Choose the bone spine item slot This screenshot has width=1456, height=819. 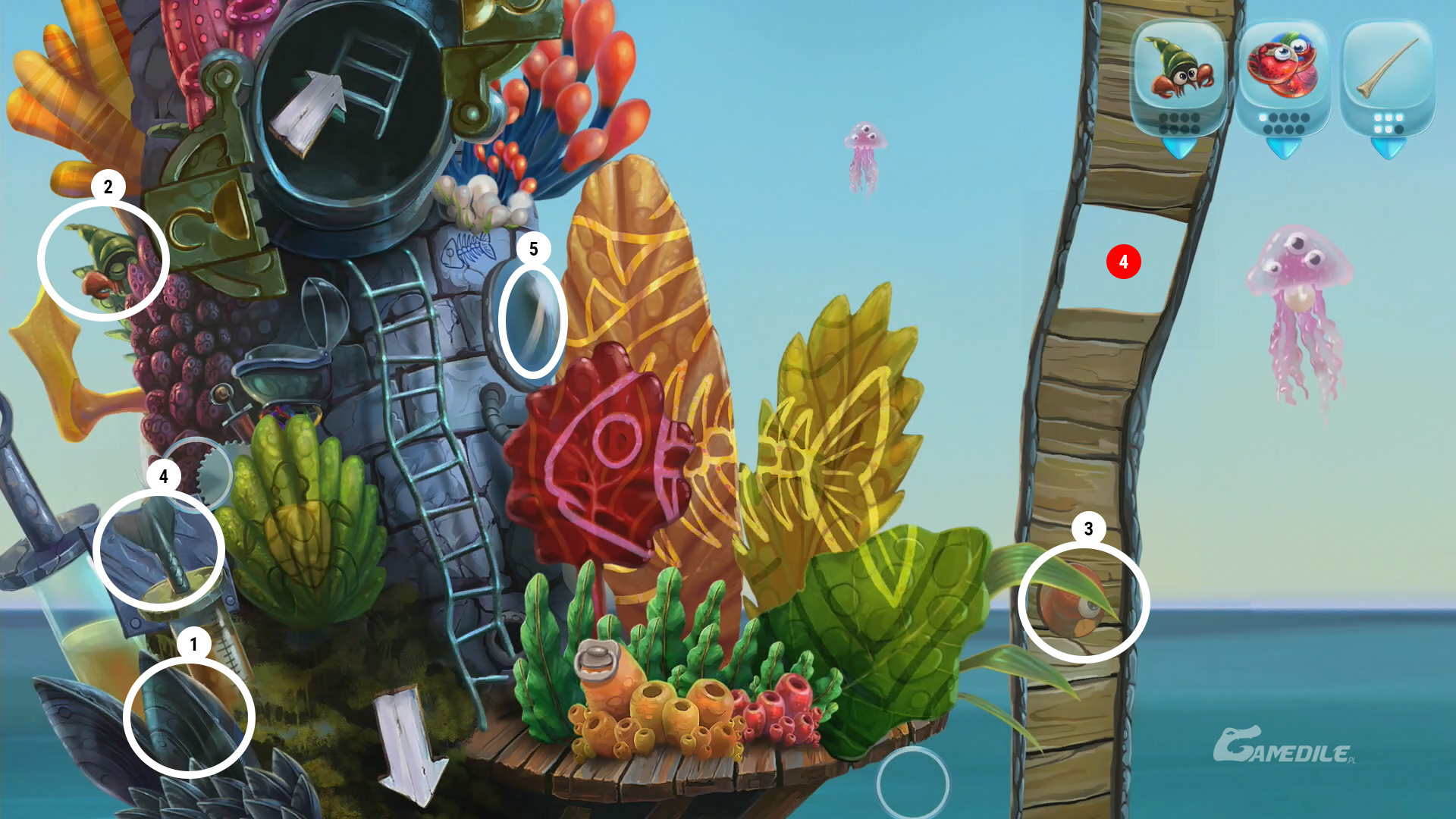pyautogui.click(x=1387, y=76)
